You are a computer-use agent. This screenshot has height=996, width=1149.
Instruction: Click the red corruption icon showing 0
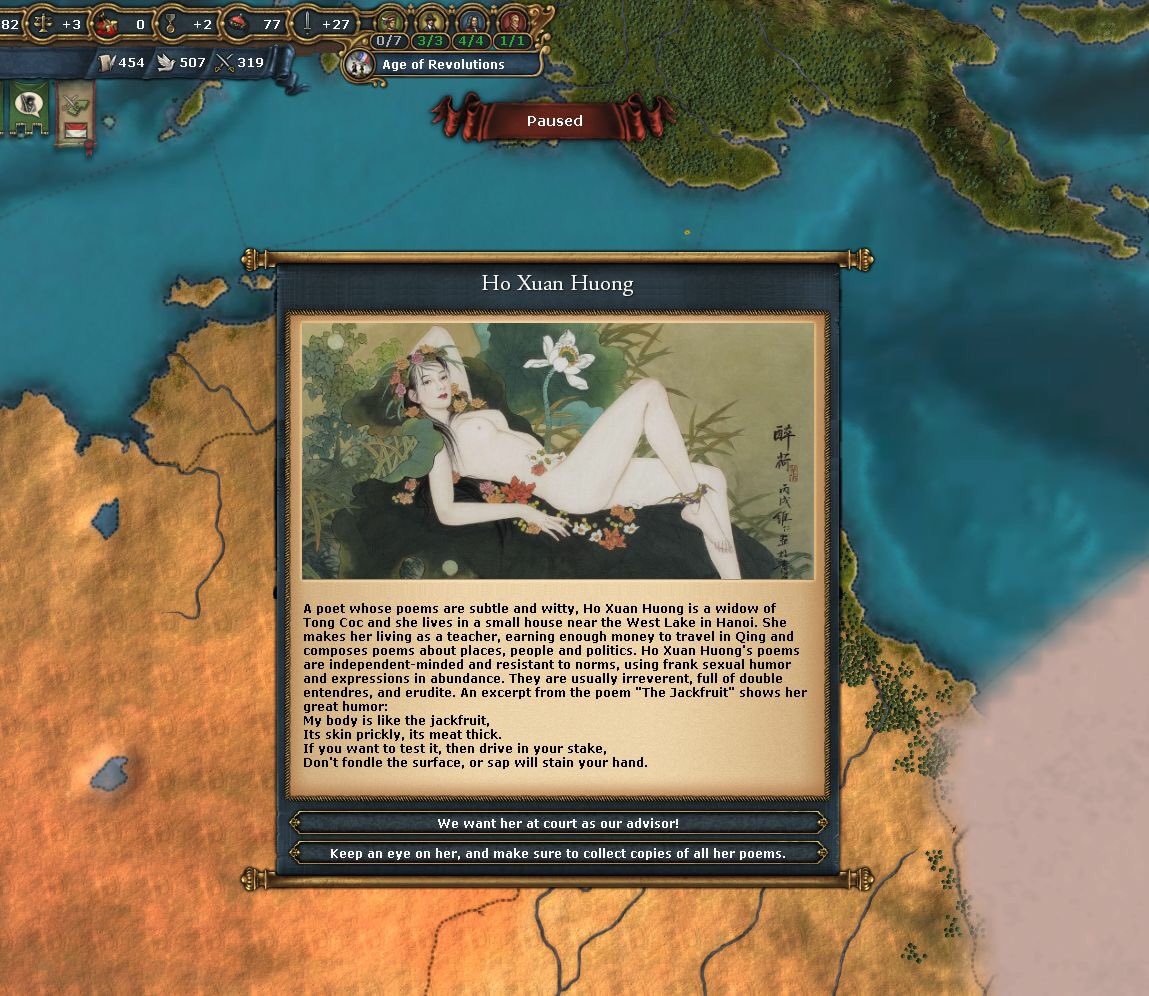tap(108, 23)
